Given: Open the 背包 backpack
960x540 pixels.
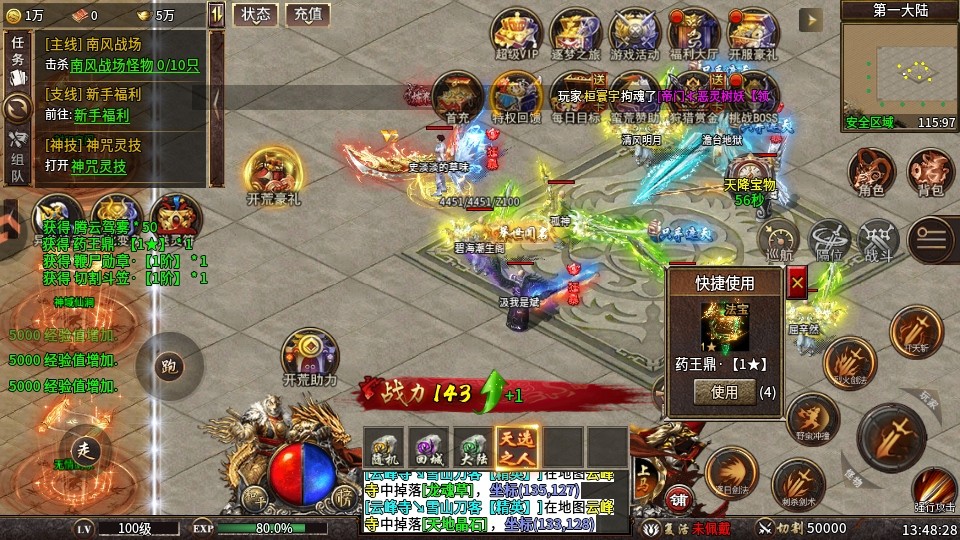Looking at the screenshot, I should [930, 172].
